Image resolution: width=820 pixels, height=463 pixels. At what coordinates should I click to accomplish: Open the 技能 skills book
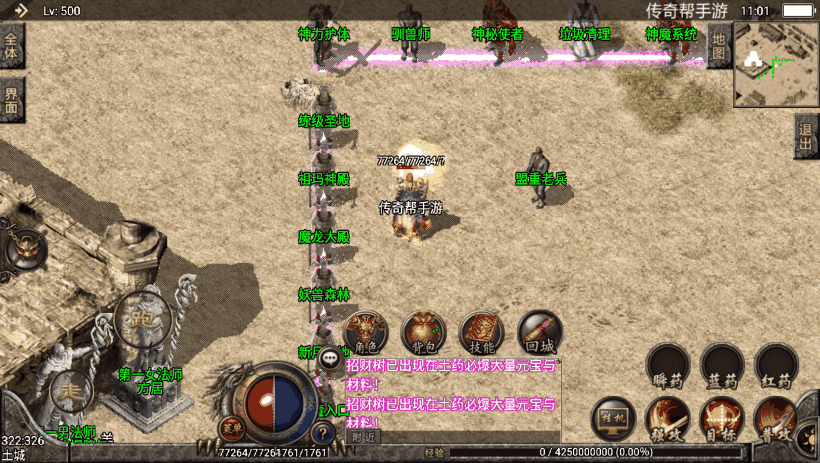[482, 332]
